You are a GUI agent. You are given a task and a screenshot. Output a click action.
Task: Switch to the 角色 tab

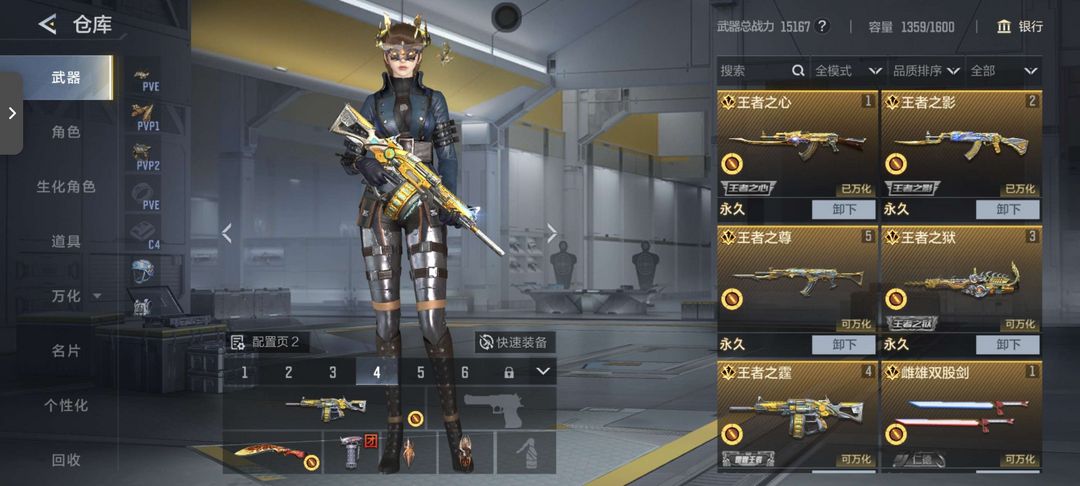click(x=66, y=132)
